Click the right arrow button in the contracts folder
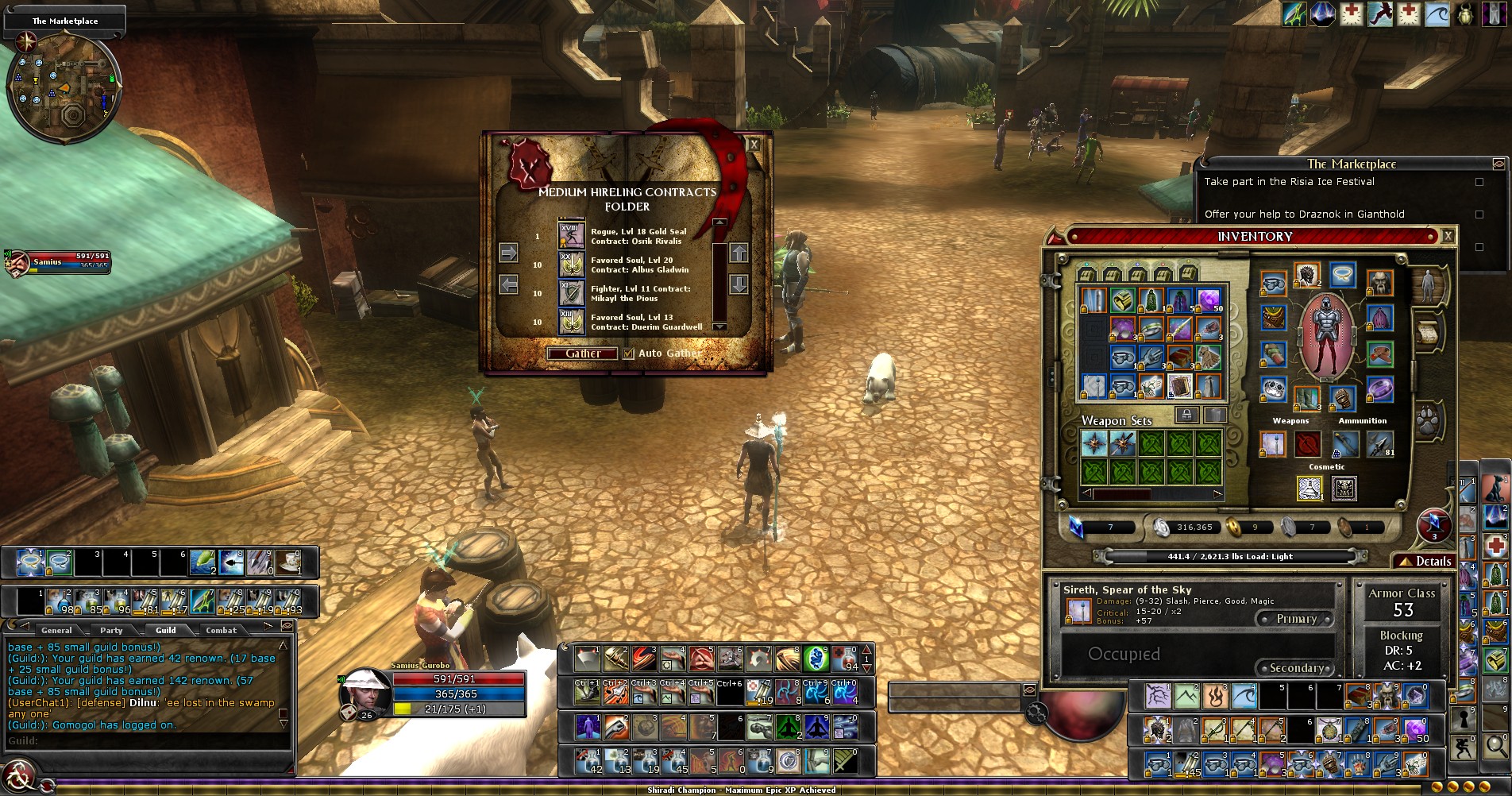 [509, 253]
